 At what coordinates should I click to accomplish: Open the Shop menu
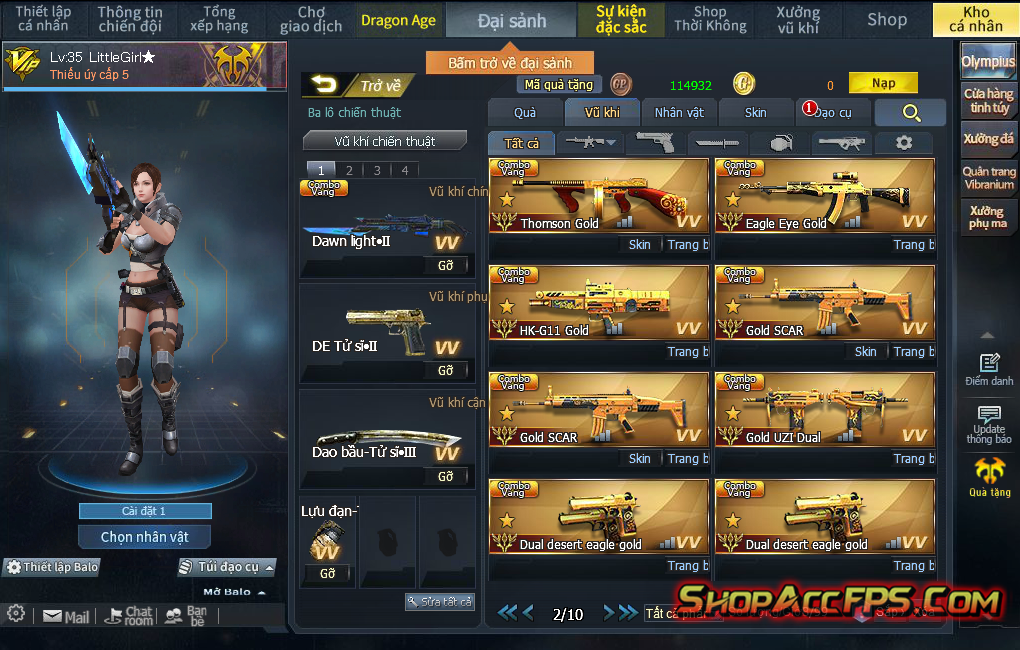(887, 19)
